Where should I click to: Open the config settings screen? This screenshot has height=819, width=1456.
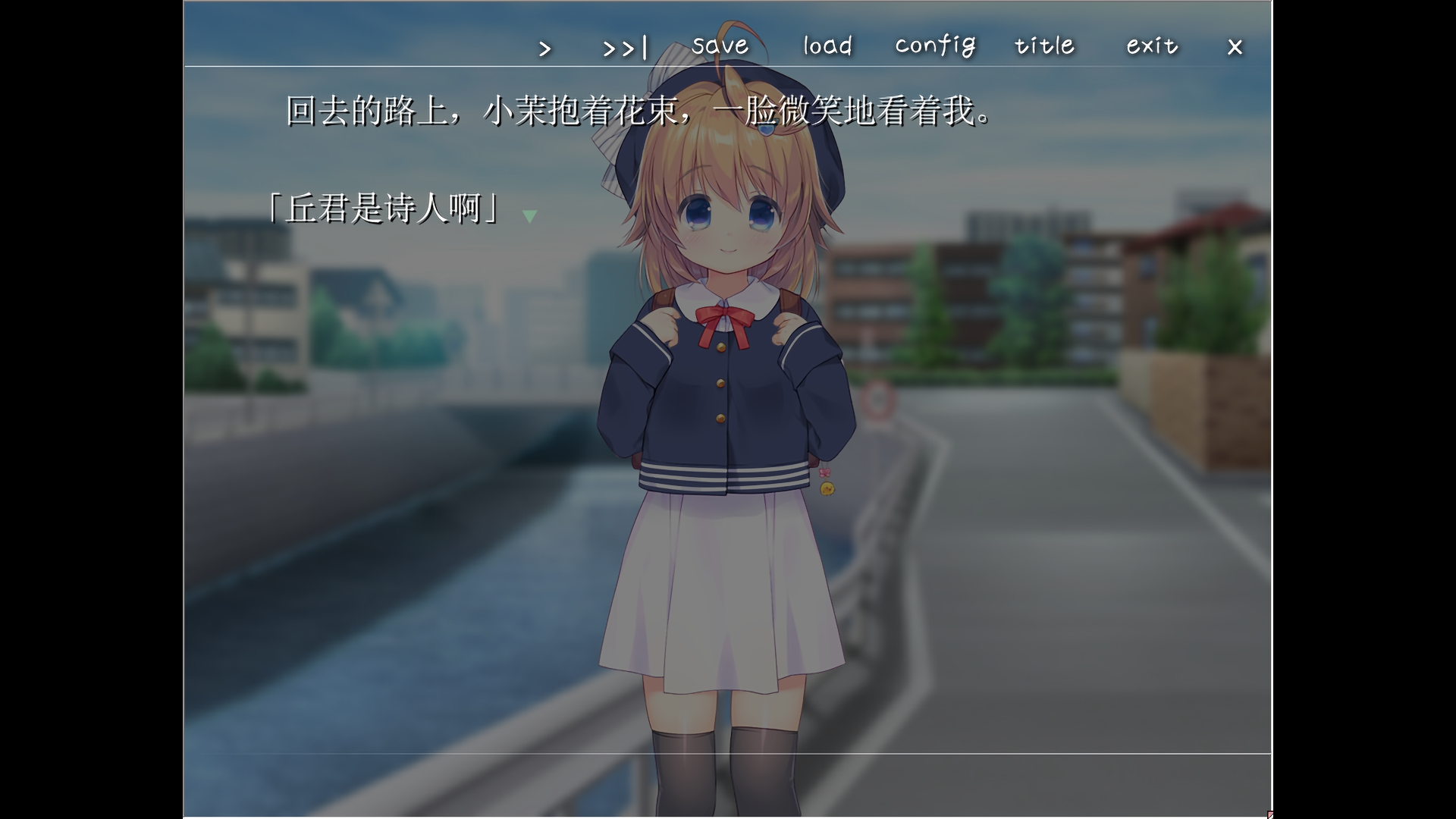(935, 46)
